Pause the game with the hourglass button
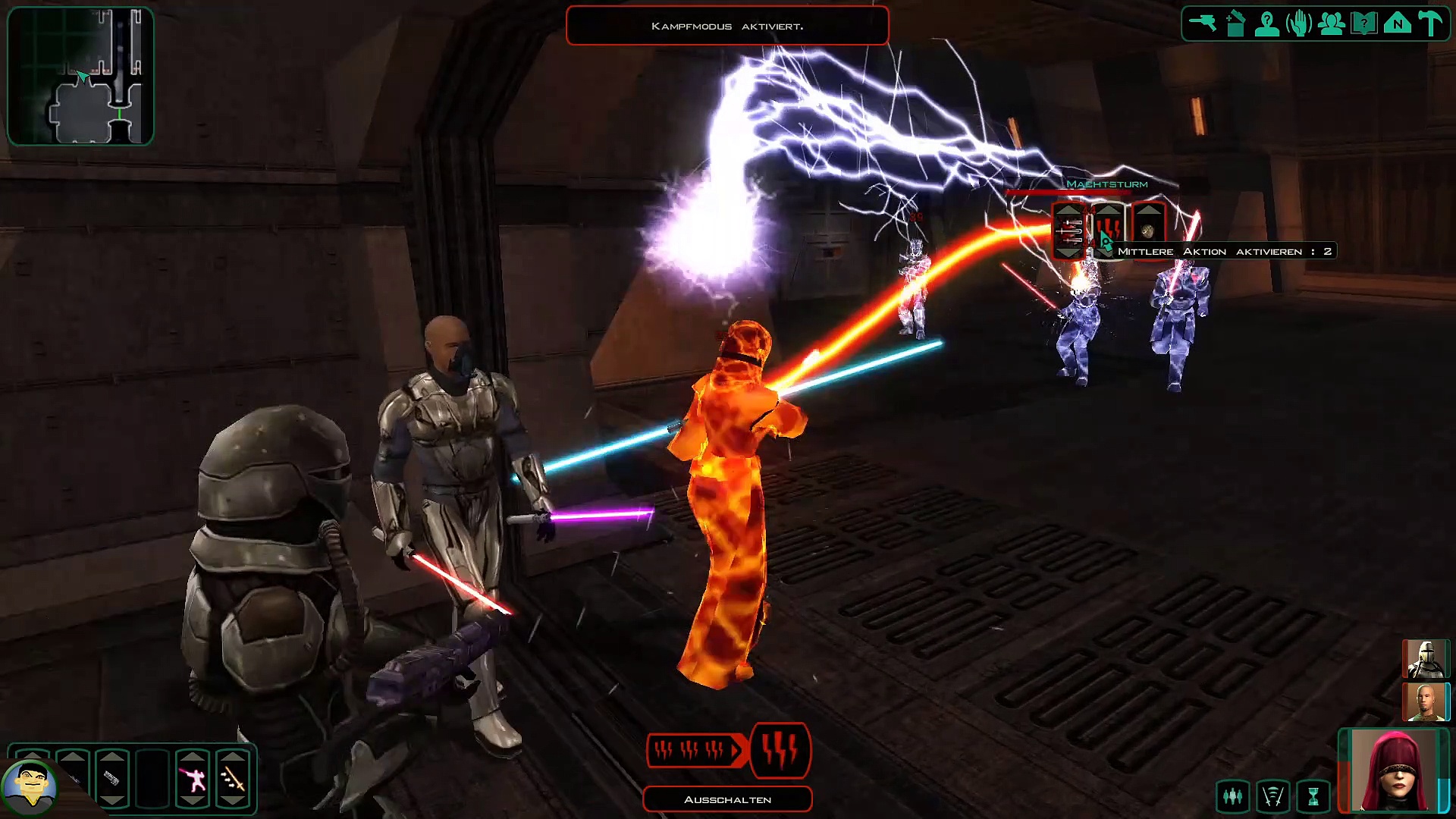This screenshot has width=1456, height=819. (1313, 795)
